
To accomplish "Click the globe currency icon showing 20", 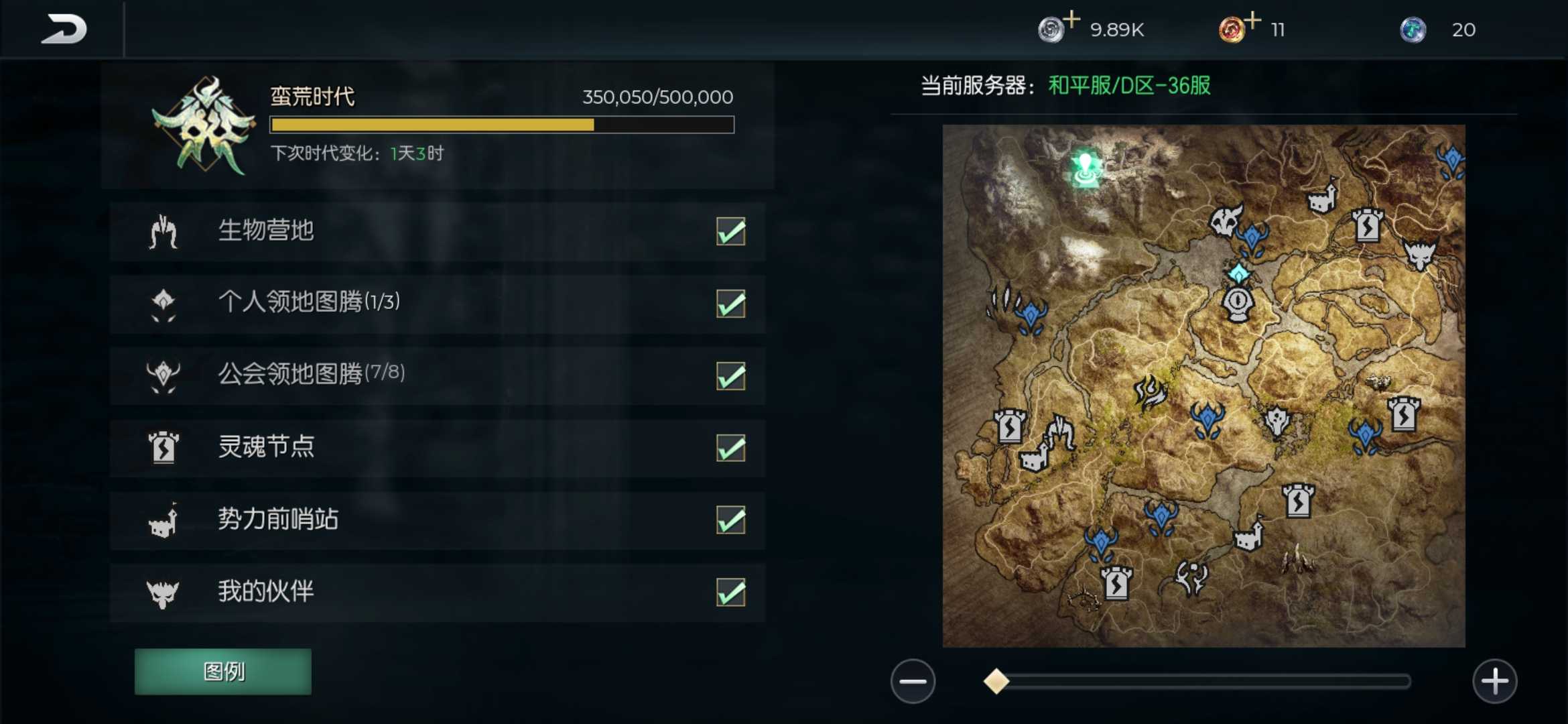I will click(1414, 30).
